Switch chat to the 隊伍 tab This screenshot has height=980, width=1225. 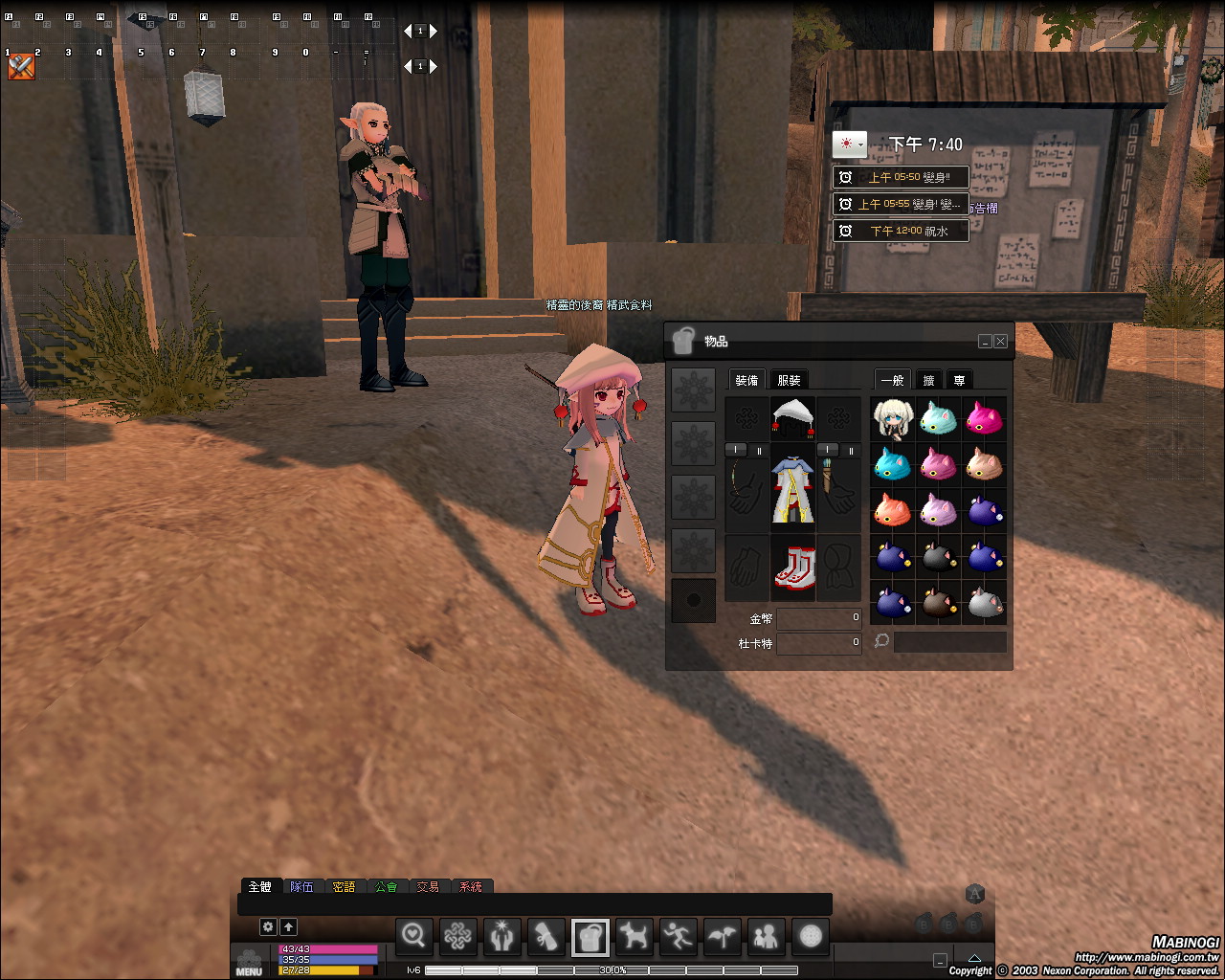tap(301, 887)
